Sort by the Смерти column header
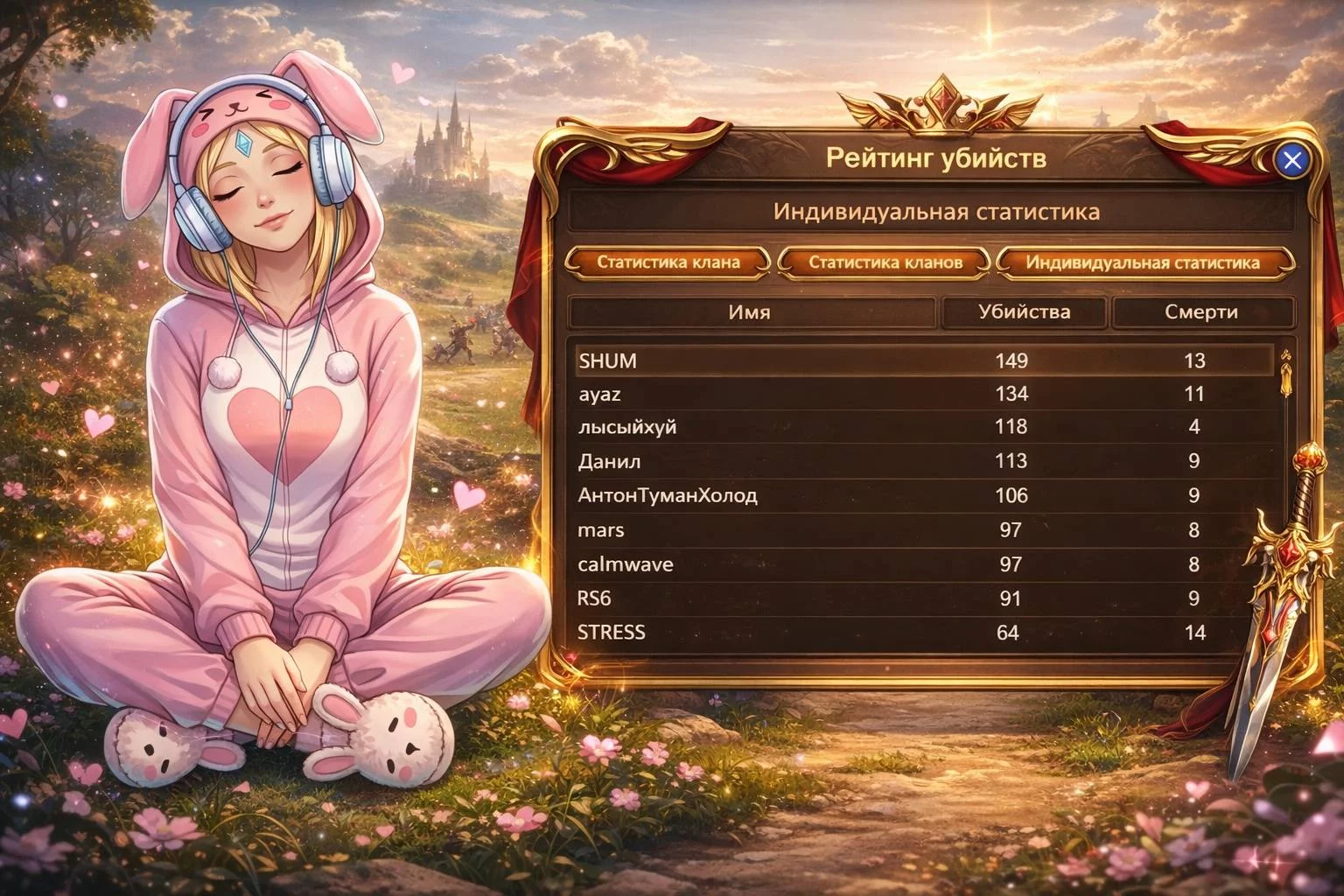 coord(1200,312)
